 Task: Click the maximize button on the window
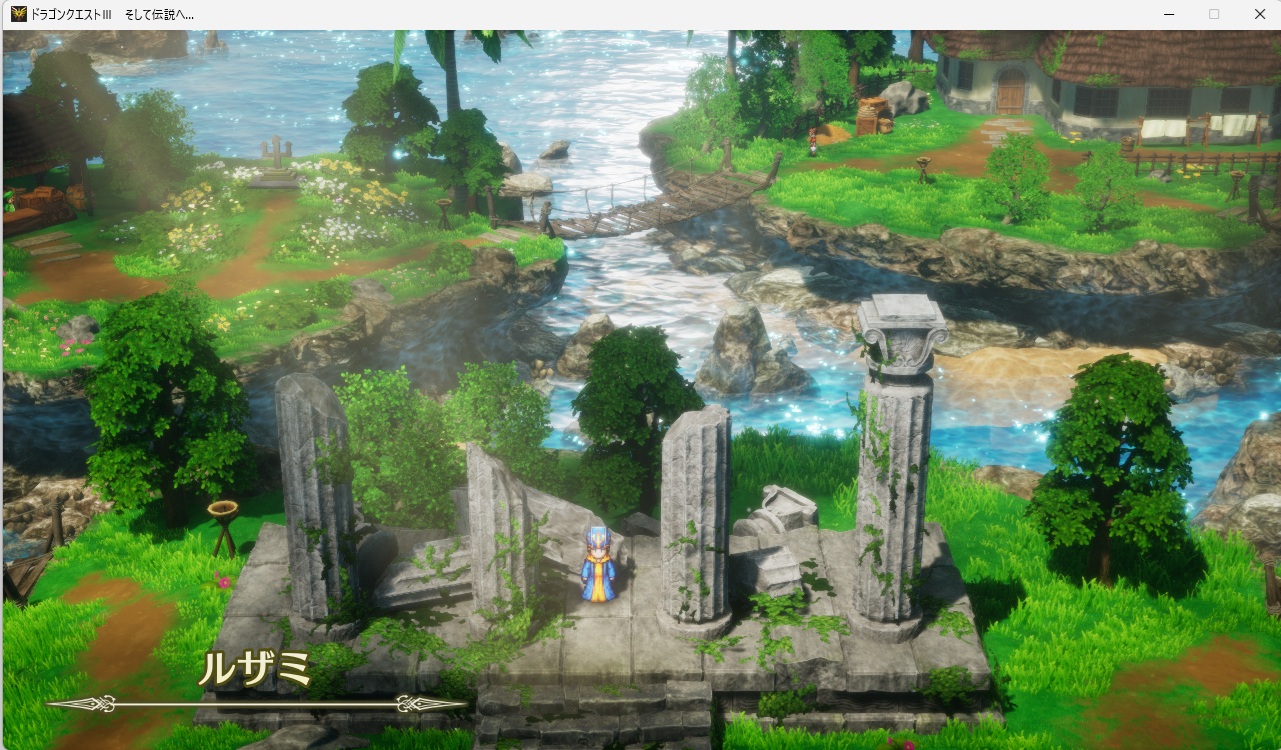tap(1213, 14)
